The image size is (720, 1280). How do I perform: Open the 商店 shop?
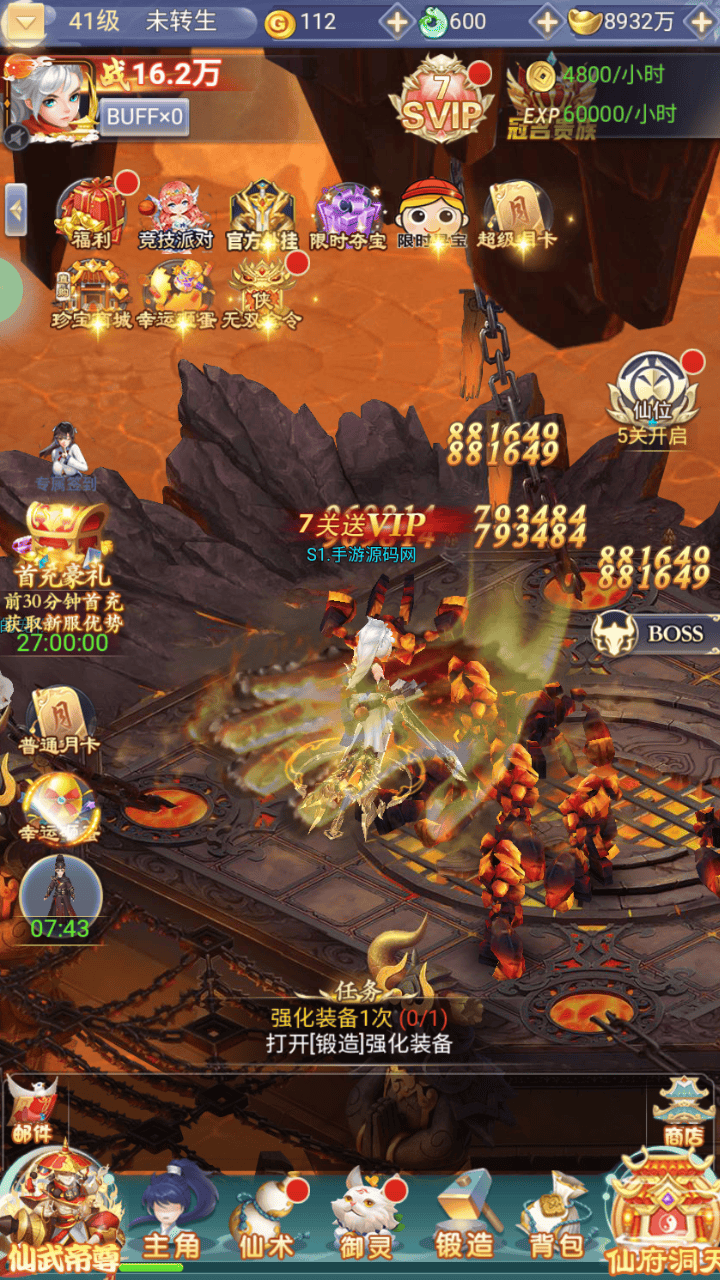tap(682, 1112)
